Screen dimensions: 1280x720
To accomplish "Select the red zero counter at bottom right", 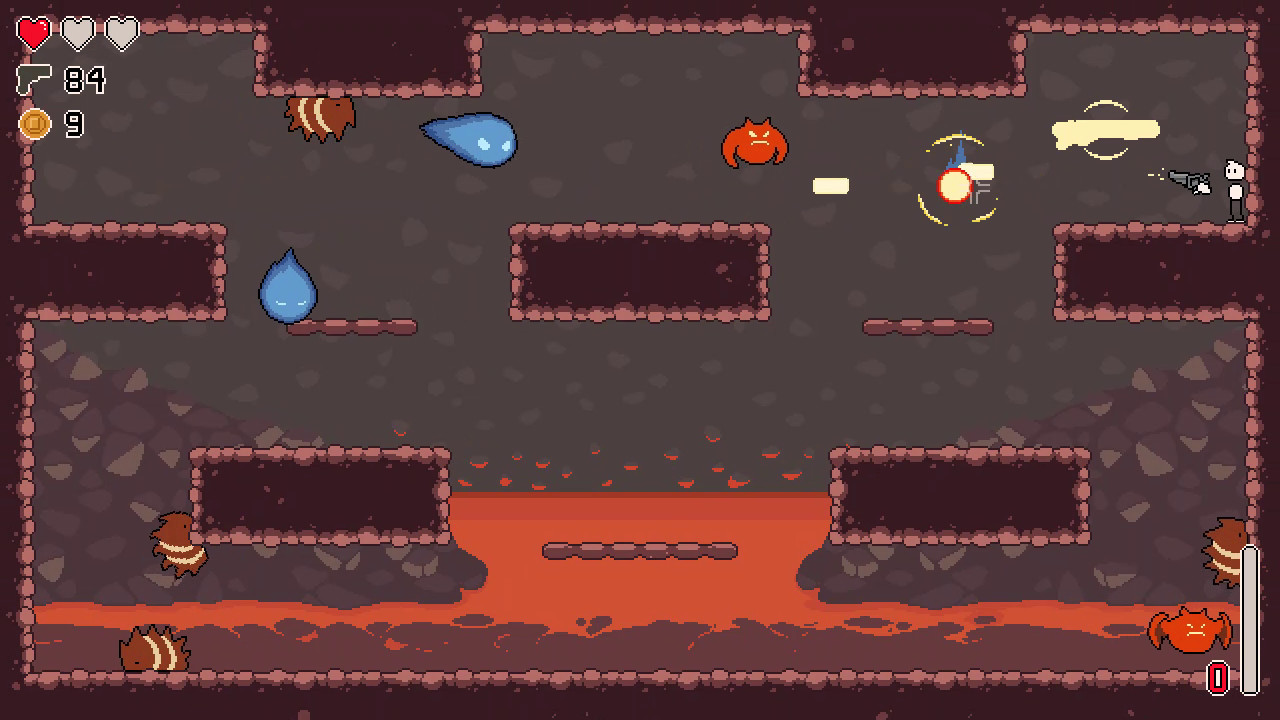I will pyautogui.click(x=1216, y=678).
